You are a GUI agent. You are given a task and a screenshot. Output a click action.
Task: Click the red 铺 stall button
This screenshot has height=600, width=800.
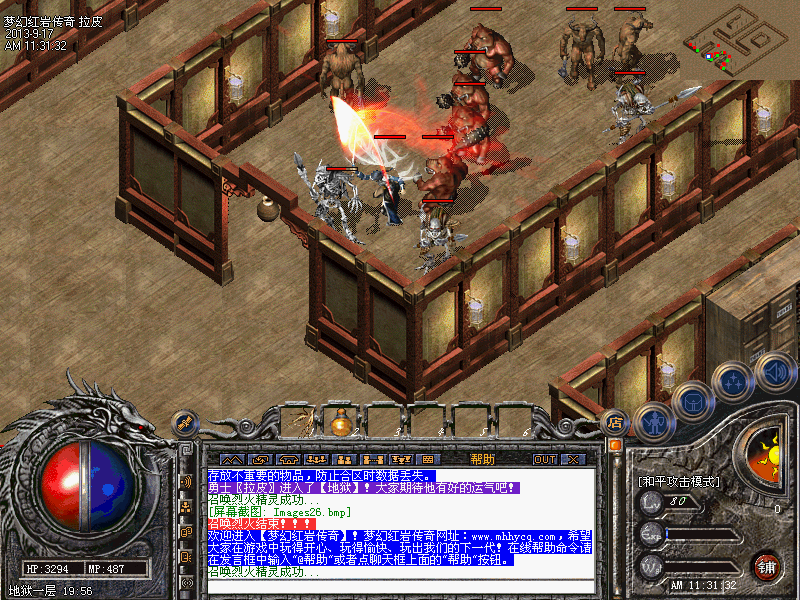click(x=767, y=566)
